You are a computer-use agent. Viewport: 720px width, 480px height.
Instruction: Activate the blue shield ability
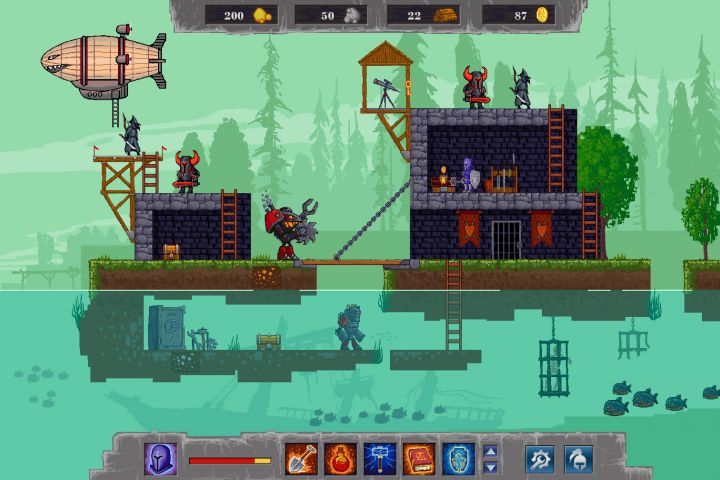457,458
